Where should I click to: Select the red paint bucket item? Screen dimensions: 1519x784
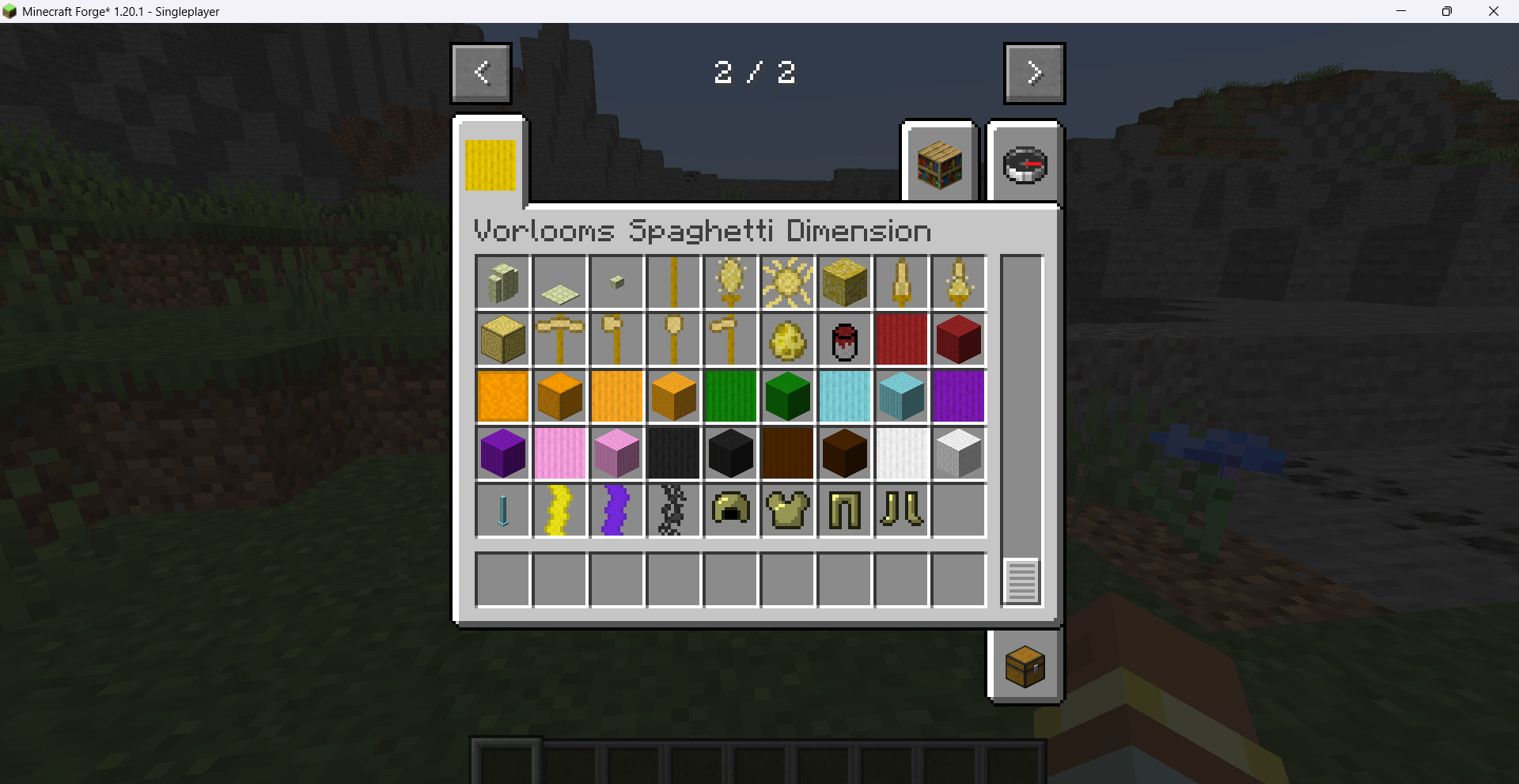pos(844,340)
